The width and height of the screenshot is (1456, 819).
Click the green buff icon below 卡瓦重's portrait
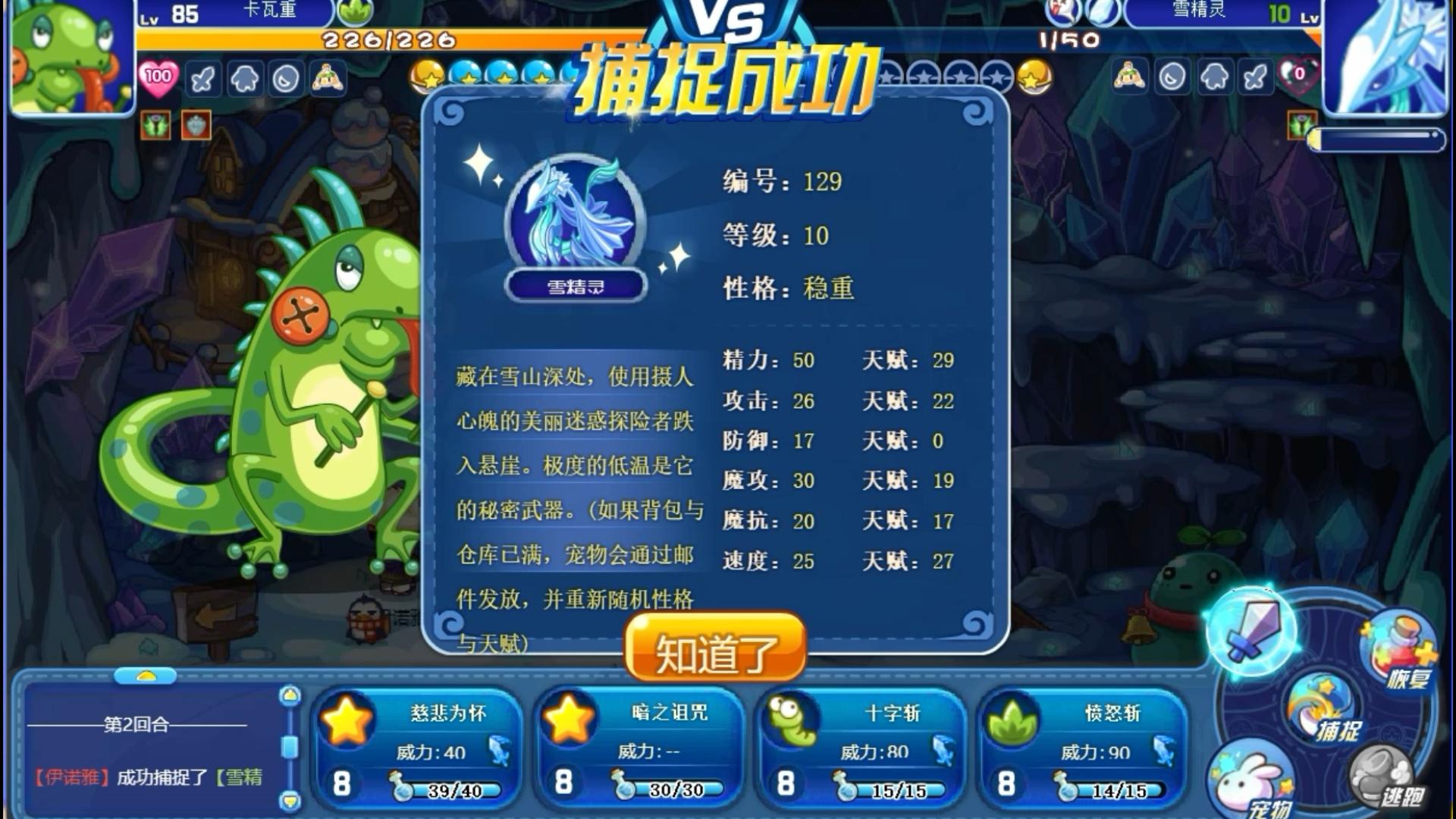(x=155, y=126)
